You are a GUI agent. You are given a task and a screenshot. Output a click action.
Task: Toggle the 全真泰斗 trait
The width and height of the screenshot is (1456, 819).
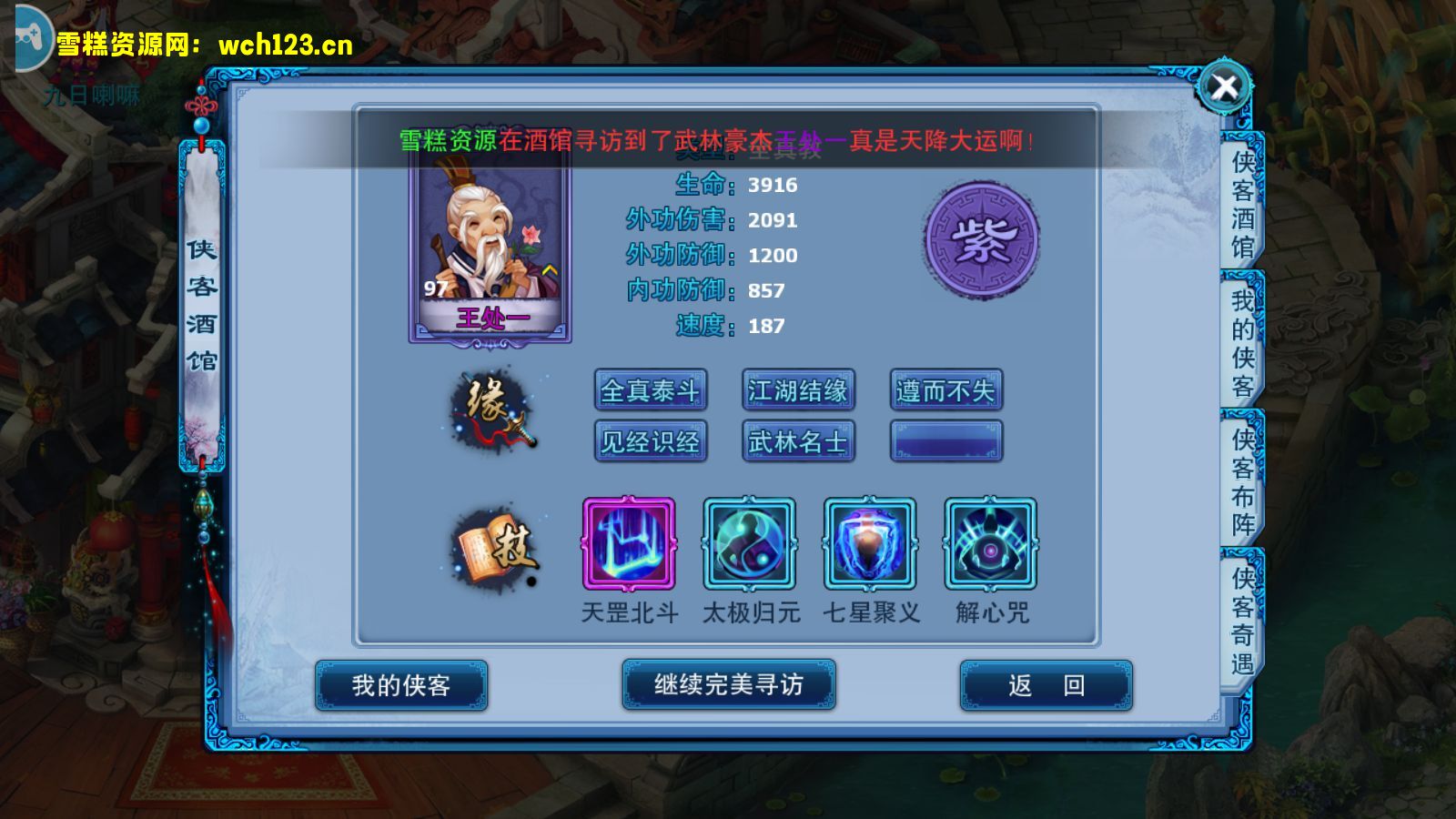coord(651,389)
